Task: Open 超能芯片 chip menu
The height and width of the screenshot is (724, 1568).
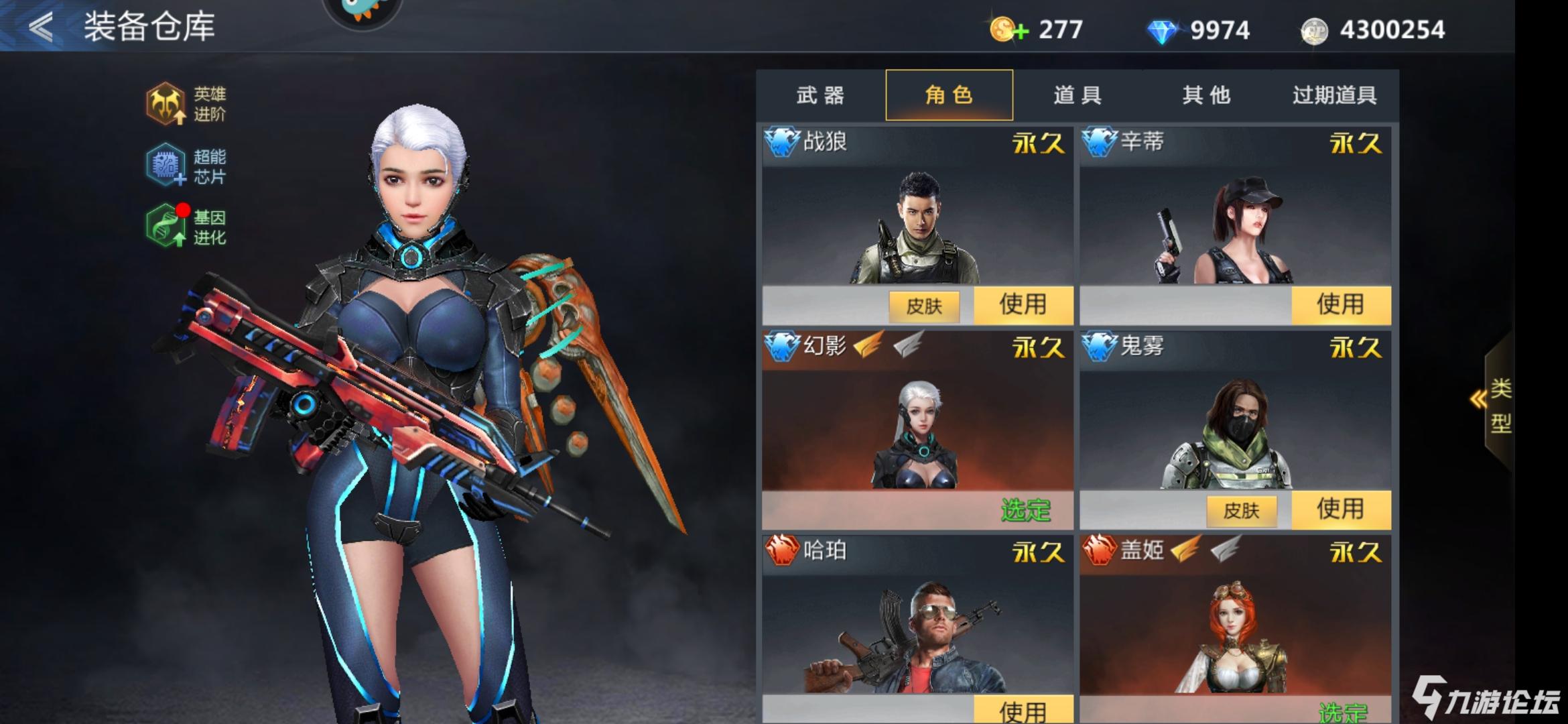Action: (x=186, y=166)
